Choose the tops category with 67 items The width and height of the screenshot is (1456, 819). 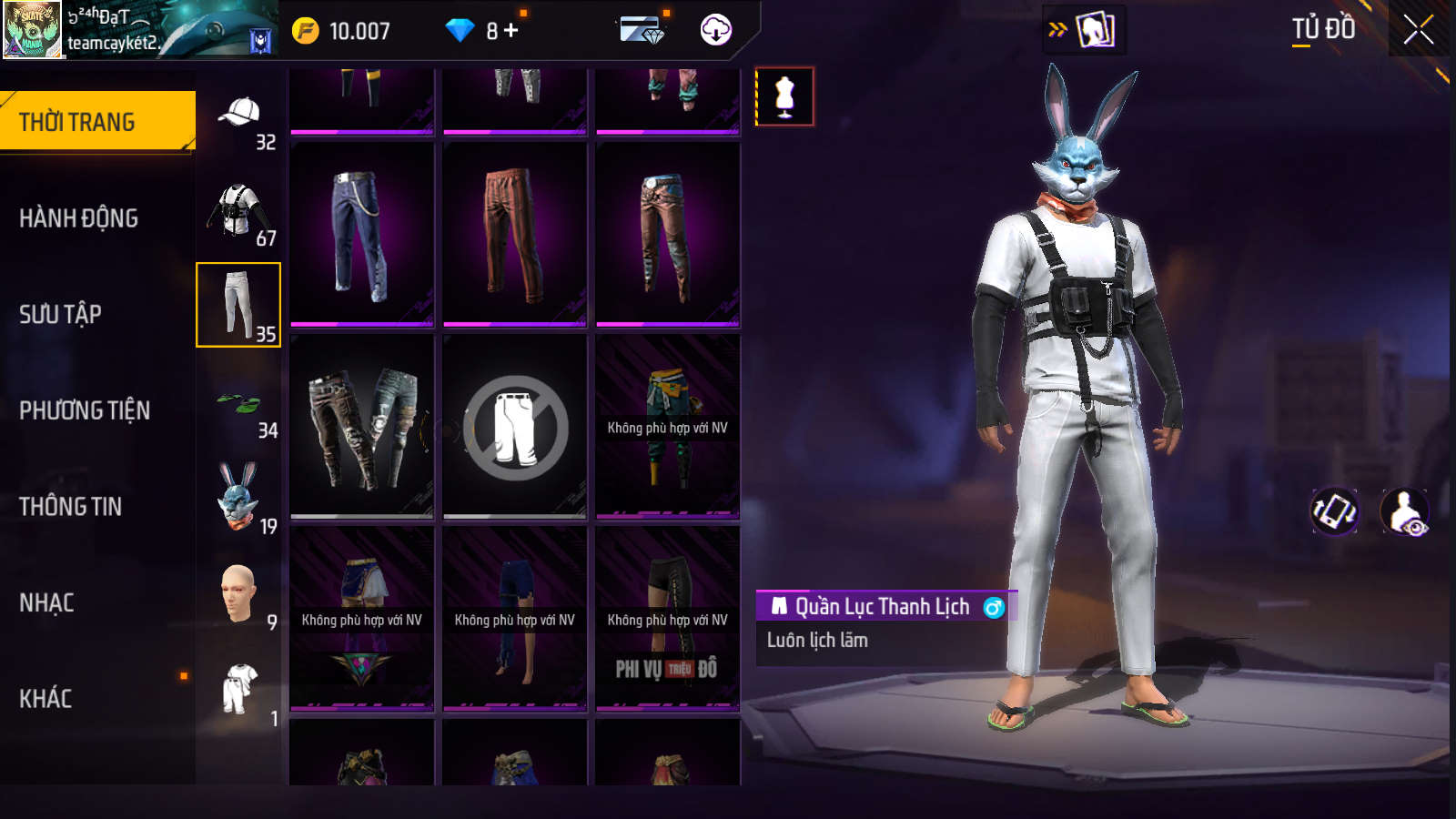(x=239, y=211)
